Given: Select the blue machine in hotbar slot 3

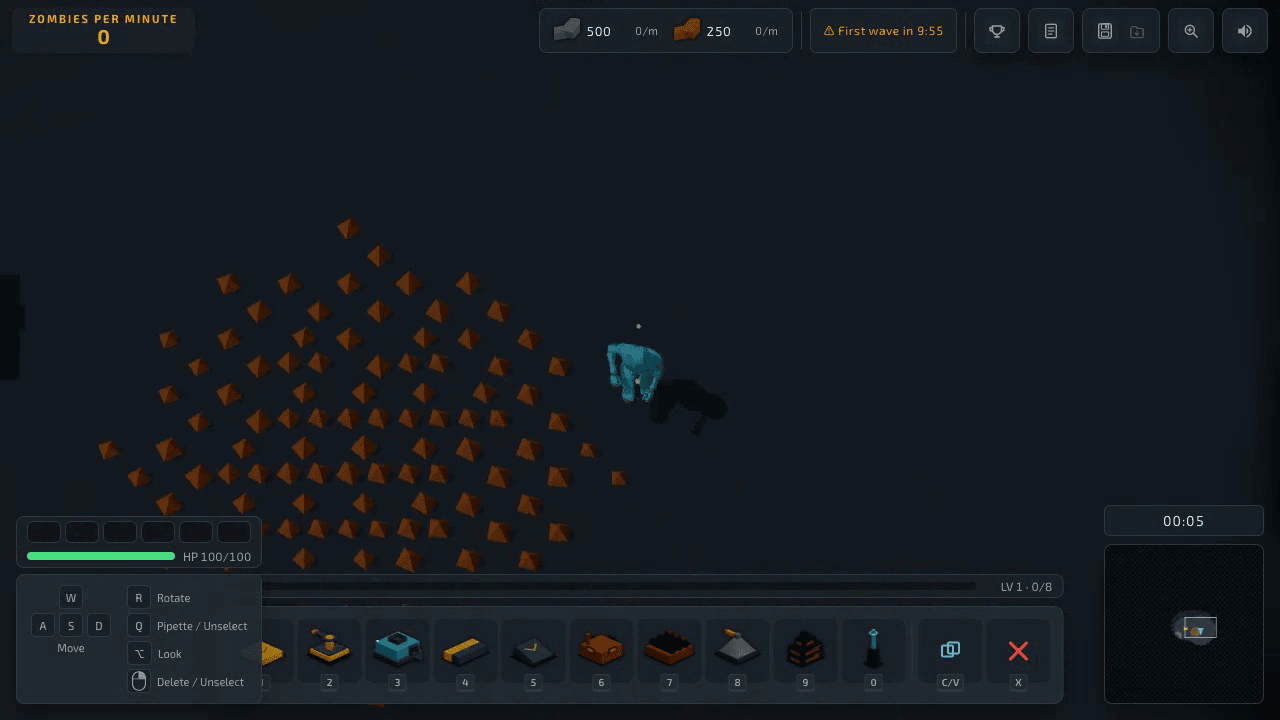Looking at the screenshot, I should pyautogui.click(x=397, y=650).
